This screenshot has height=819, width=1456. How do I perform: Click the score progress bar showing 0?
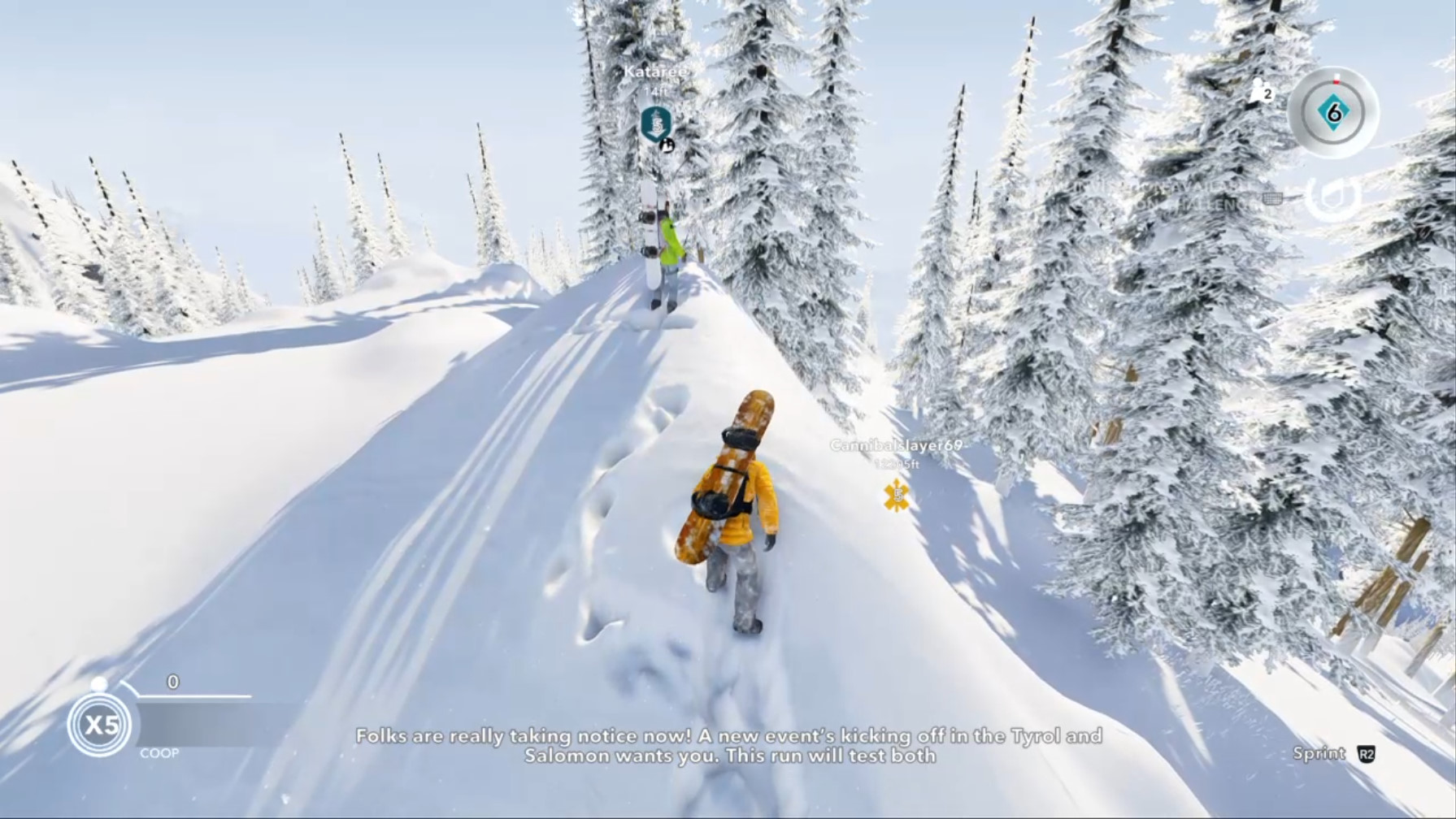(195, 695)
